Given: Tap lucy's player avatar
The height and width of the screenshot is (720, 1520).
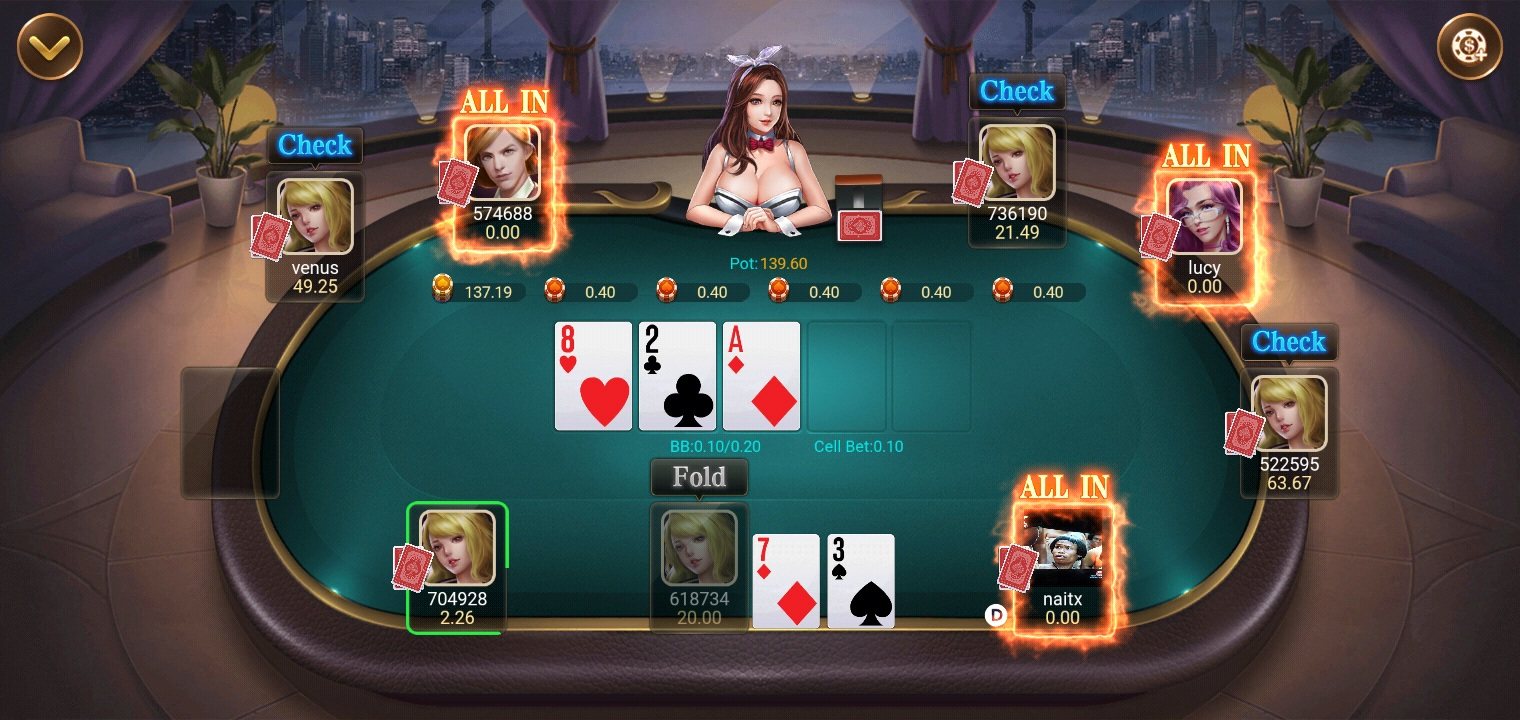Looking at the screenshot, I should (1204, 217).
